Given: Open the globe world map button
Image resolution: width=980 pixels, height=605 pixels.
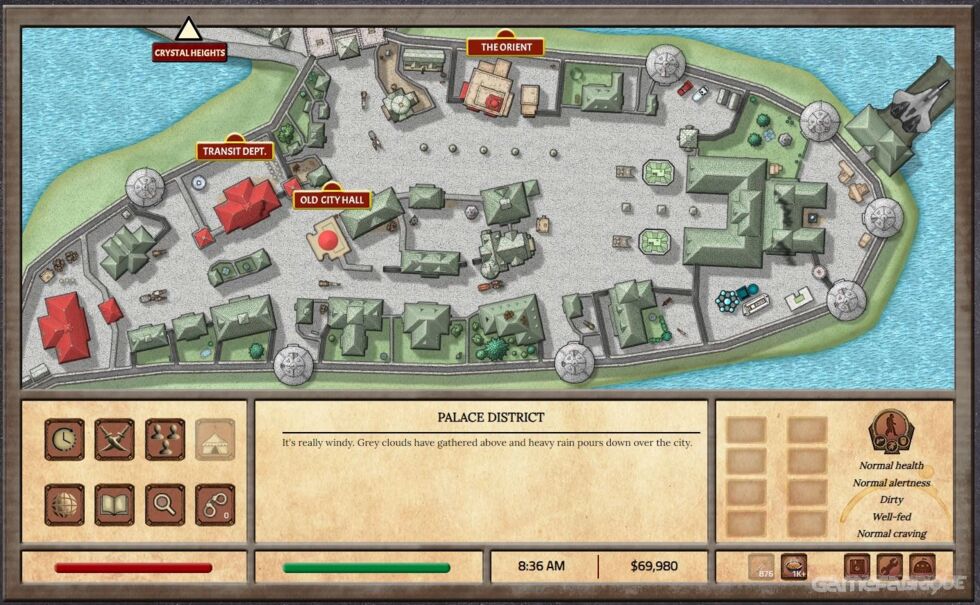Looking at the screenshot, I should point(64,504).
